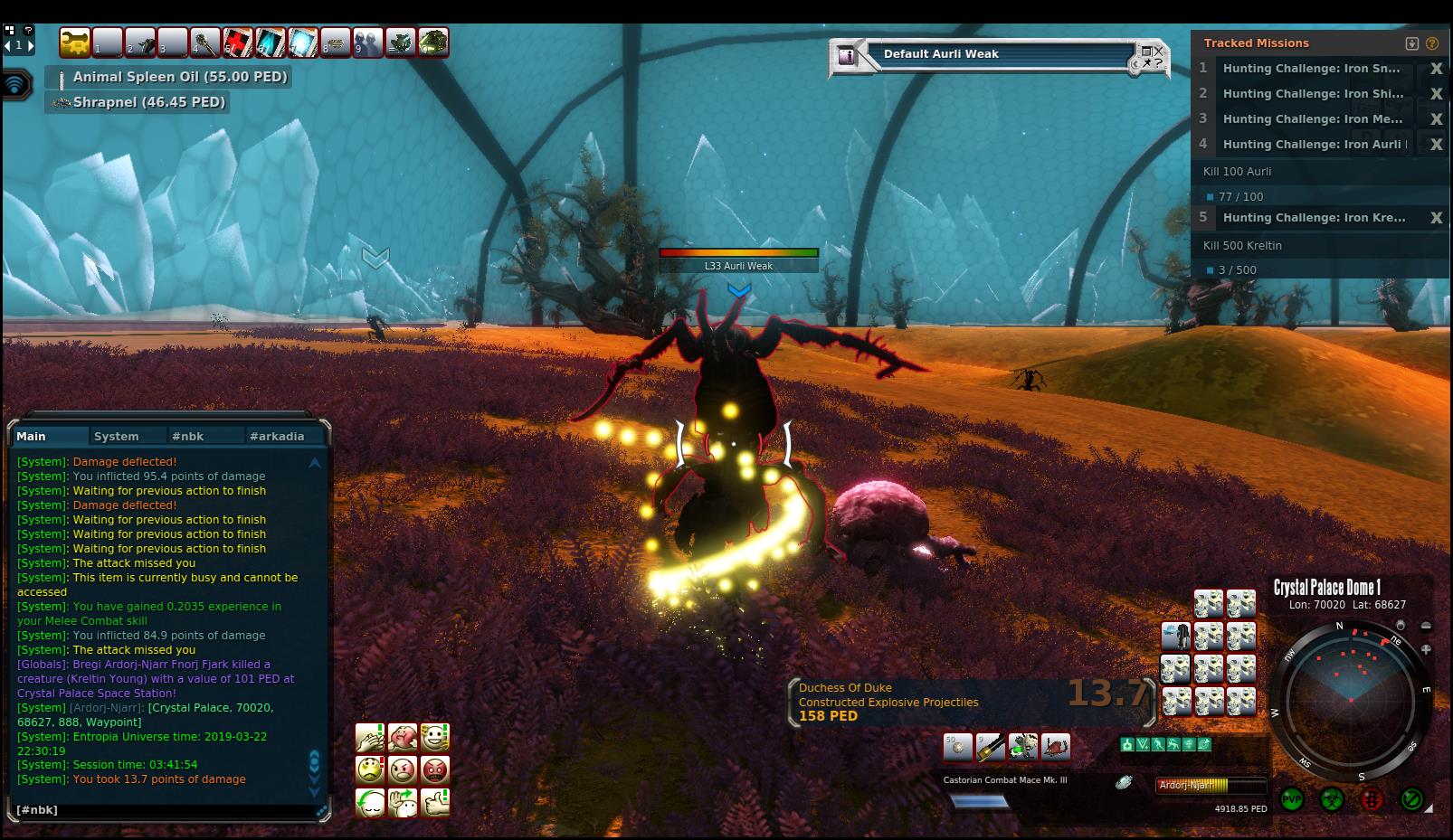Select the Iron Kreltin hunting challenge mission
This screenshot has height=840, width=1453.
click(x=1314, y=218)
